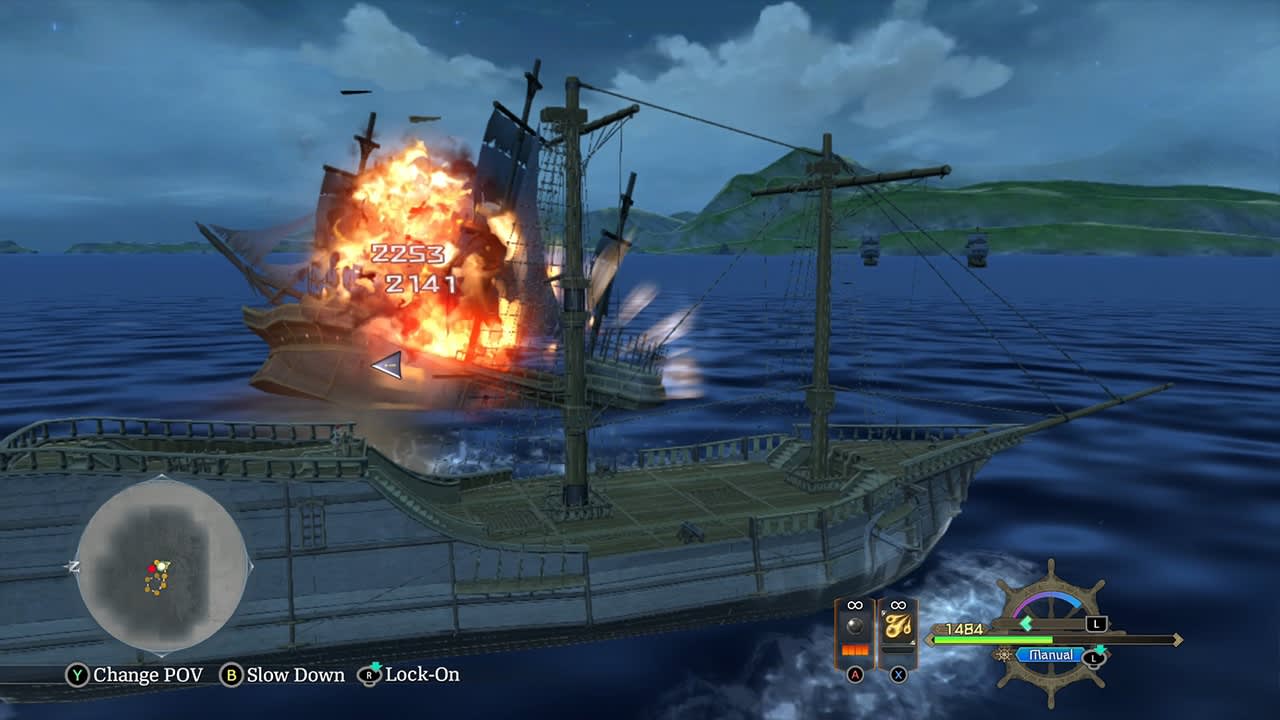Click the diamond tip of stamina bar
1280x720 pixels.
[x=1176, y=639]
